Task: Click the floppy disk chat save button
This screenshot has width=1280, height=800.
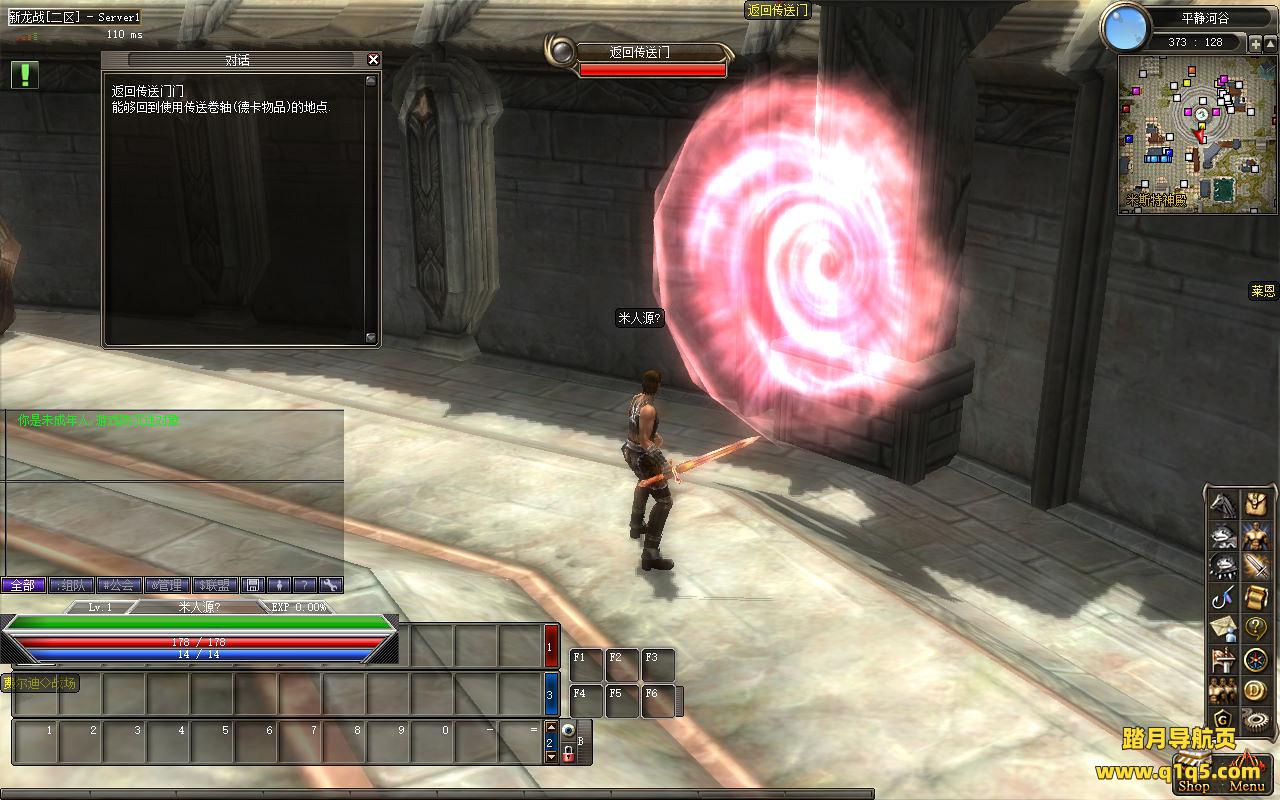Action: (x=254, y=585)
